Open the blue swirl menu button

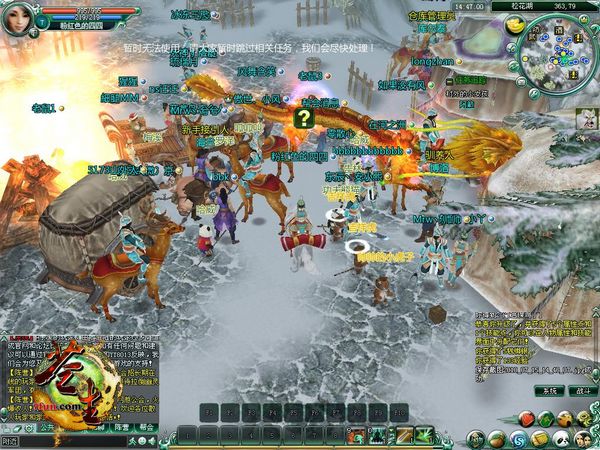click(x=518, y=439)
